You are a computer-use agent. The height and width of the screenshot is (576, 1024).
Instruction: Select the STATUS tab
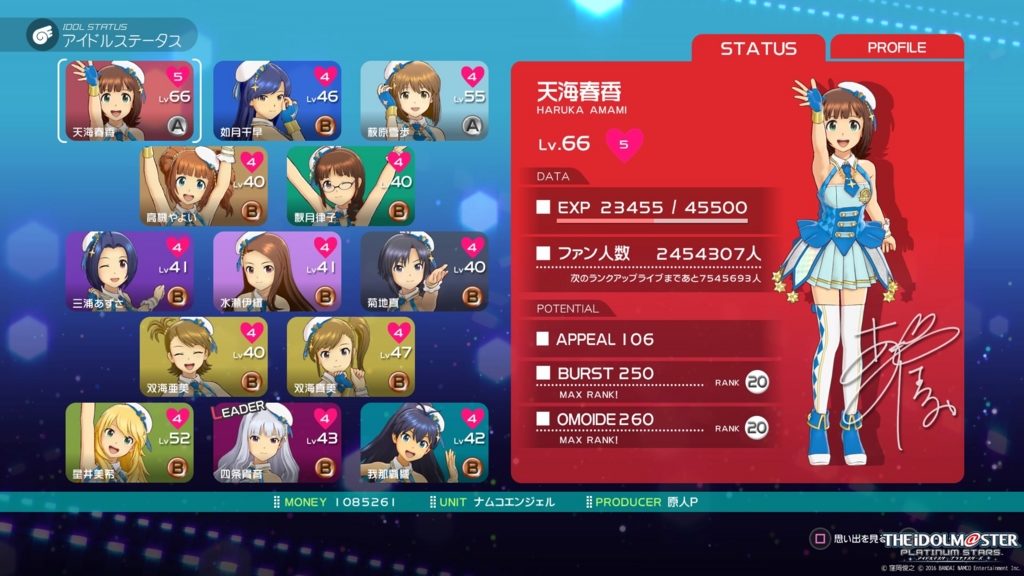coord(758,48)
